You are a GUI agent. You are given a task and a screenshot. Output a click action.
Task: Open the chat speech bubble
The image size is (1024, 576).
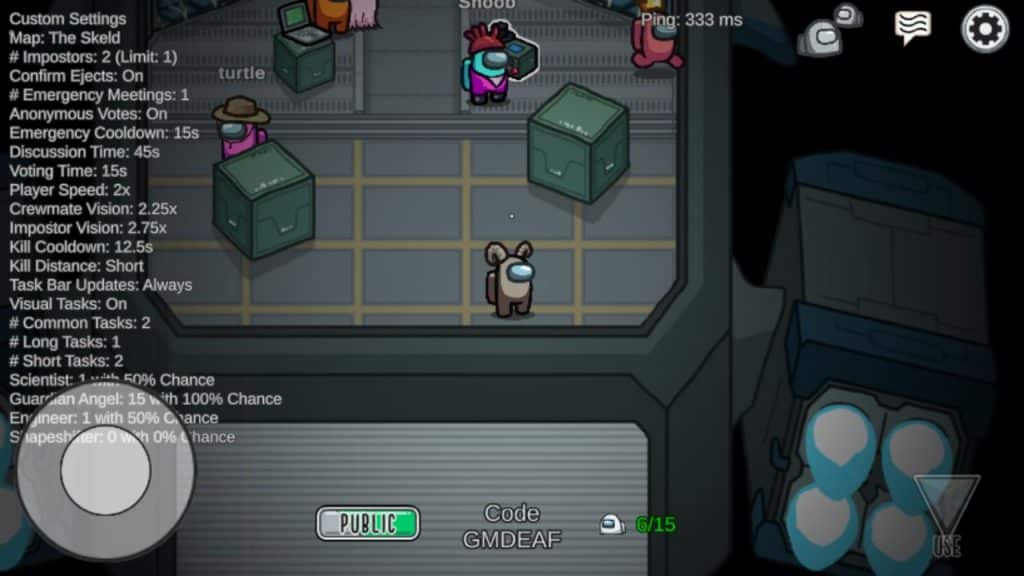click(912, 27)
